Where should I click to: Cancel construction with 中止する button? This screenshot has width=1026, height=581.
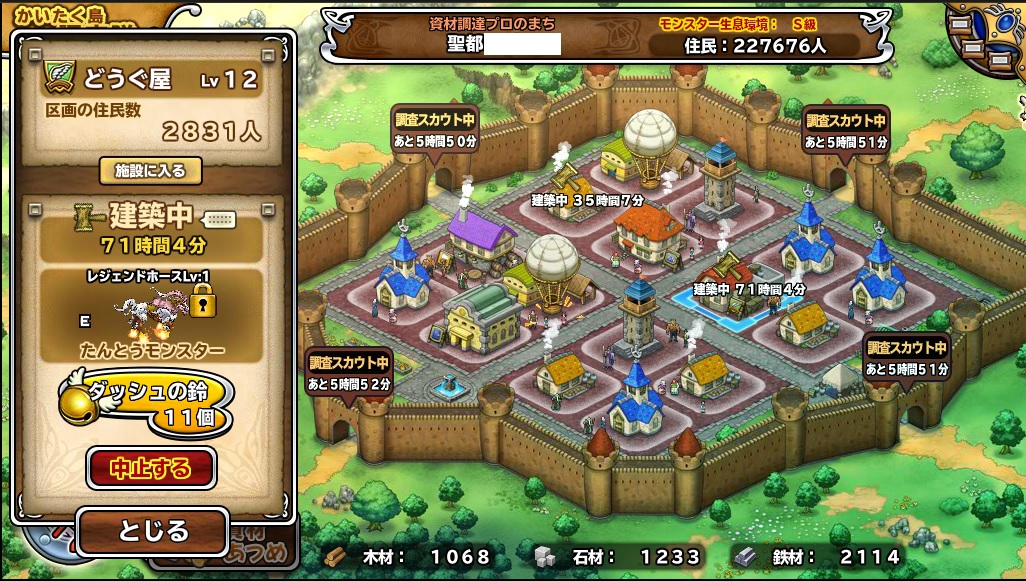point(151,468)
